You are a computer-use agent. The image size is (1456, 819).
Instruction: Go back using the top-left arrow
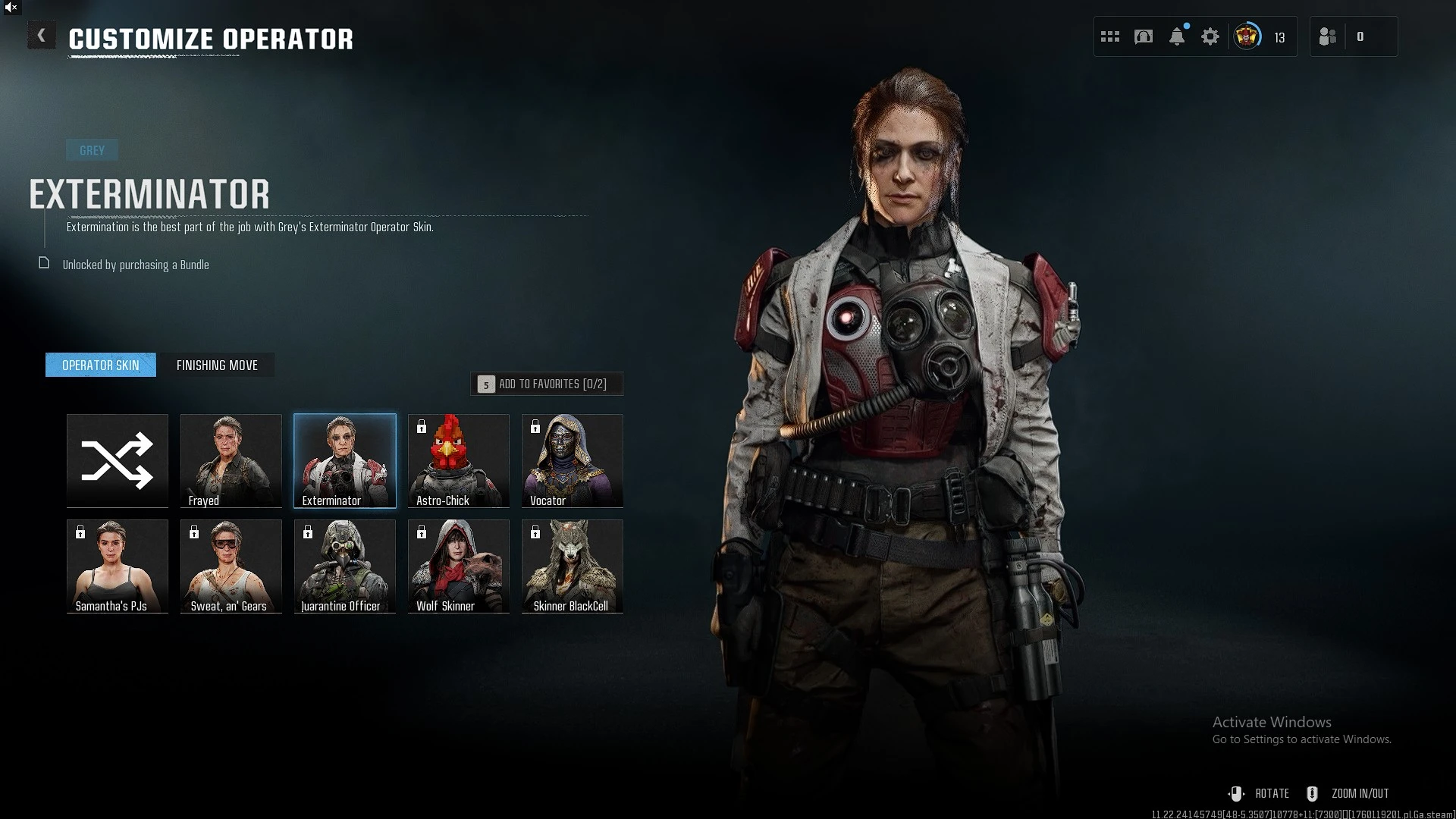coord(41,36)
